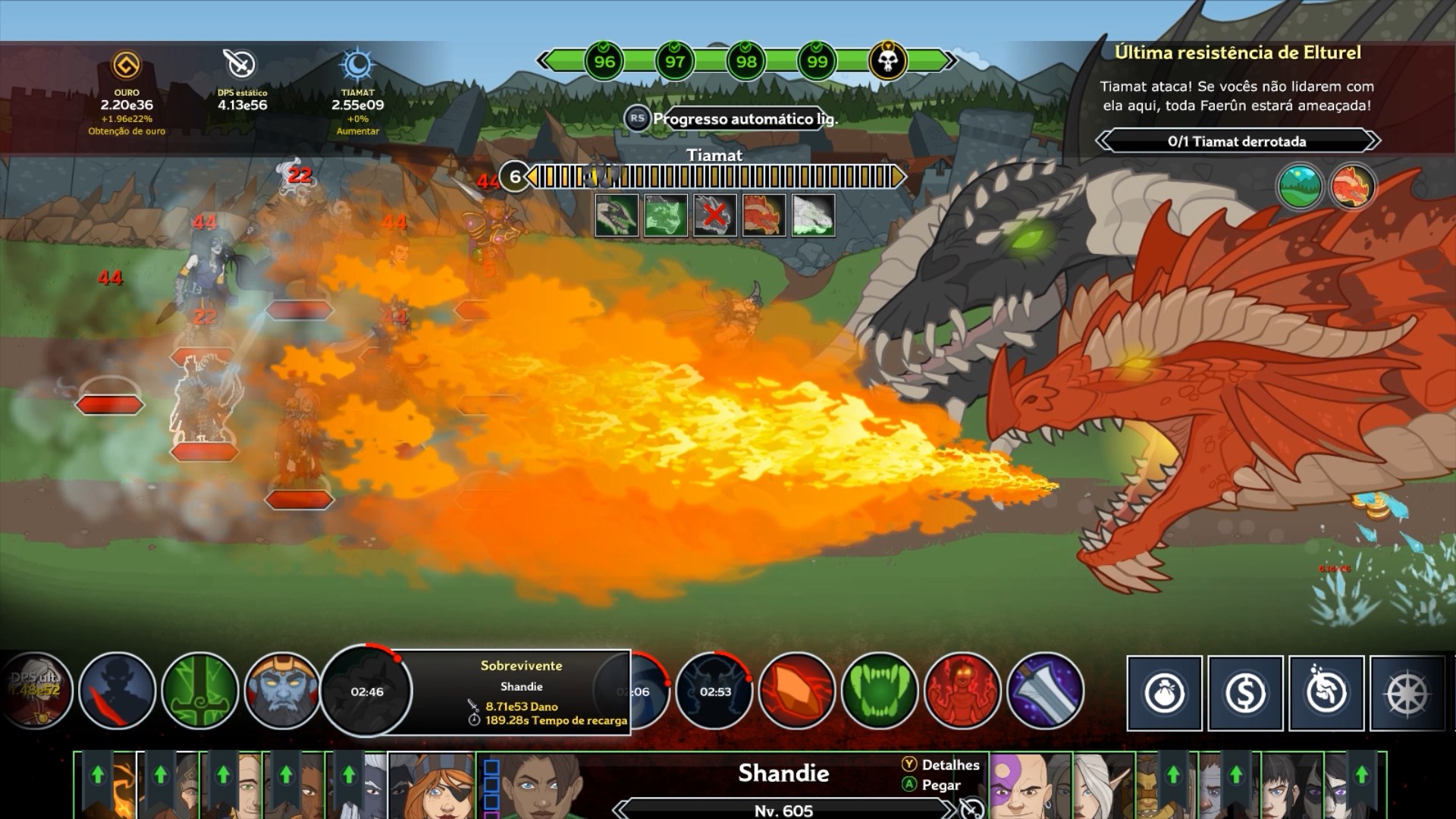Select the skull boss area marker
The image size is (1456, 819).
pyautogui.click(x=887, y=61)
